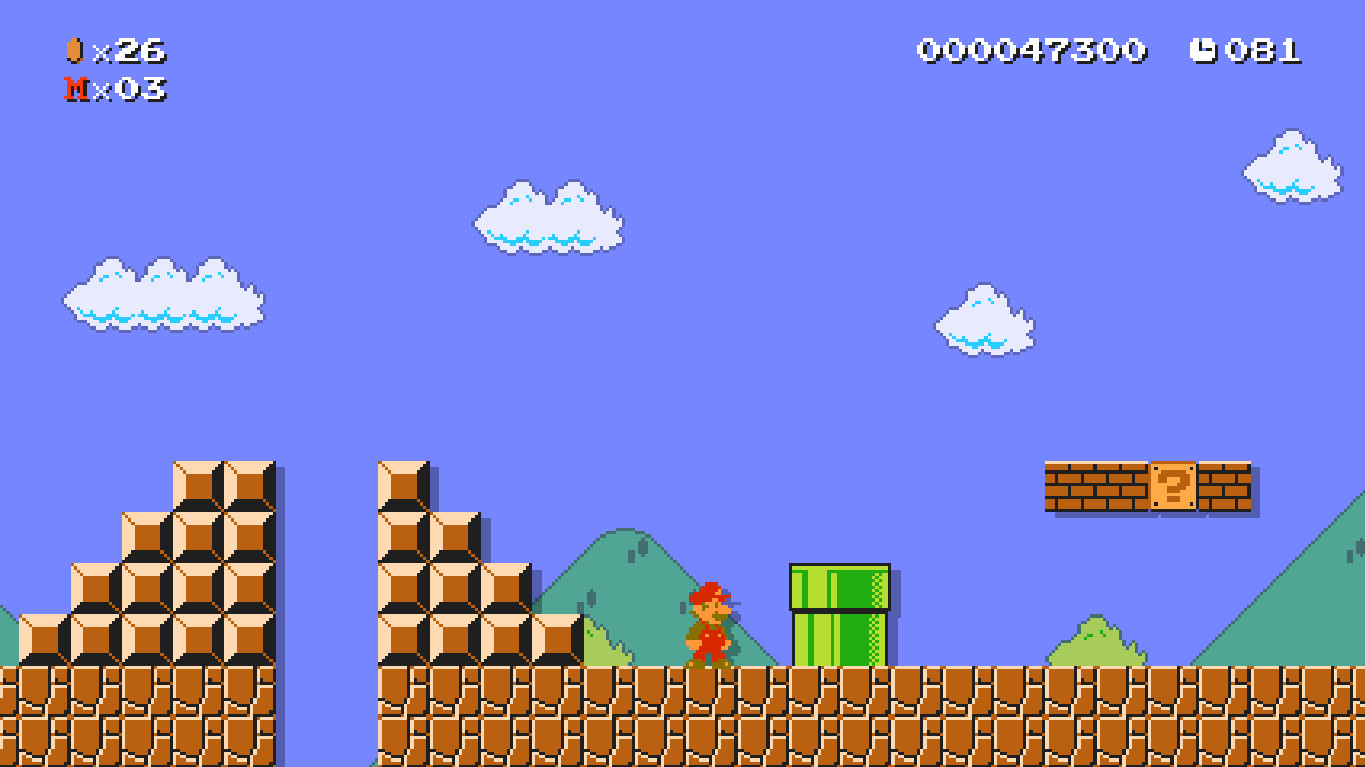Click the single cloud above the pipe area
The height and width of the screenshot is (767, 1365).
point(985,320)
